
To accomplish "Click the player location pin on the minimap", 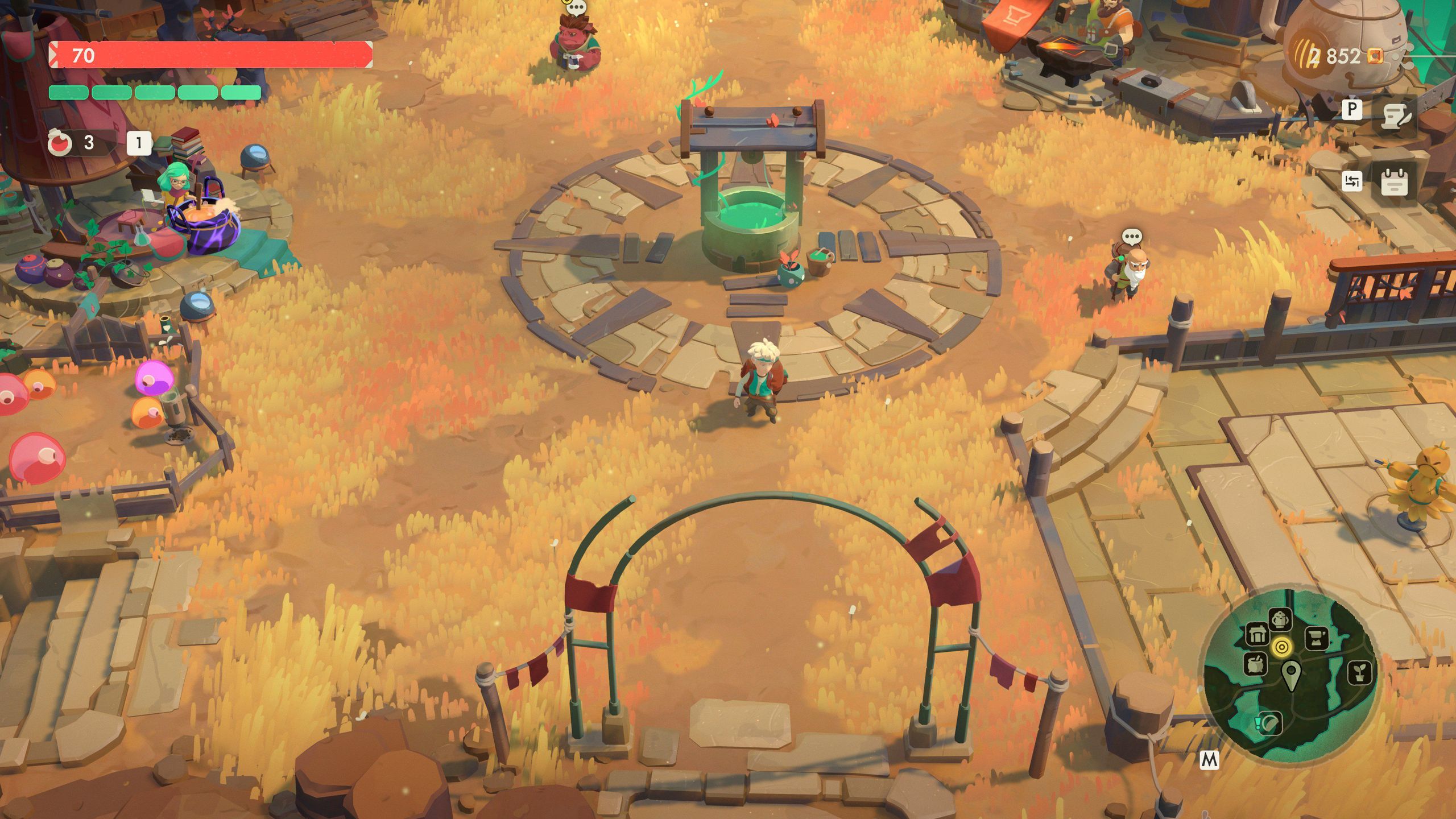I will pyautogui.click(x=1291, y=671).
